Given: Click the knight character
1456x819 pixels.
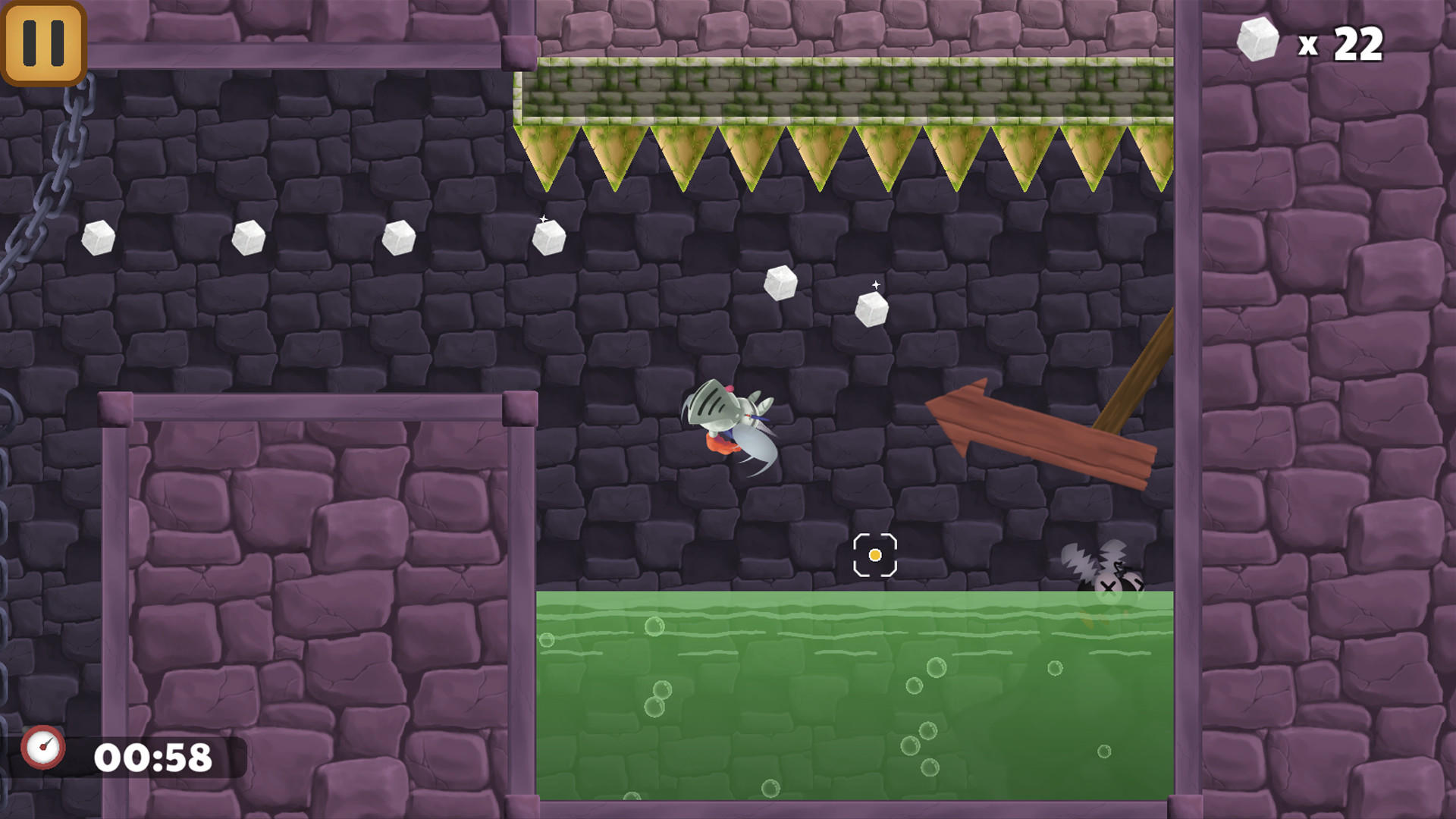Looking at the screenshot, I should click(x=728, y=425).
